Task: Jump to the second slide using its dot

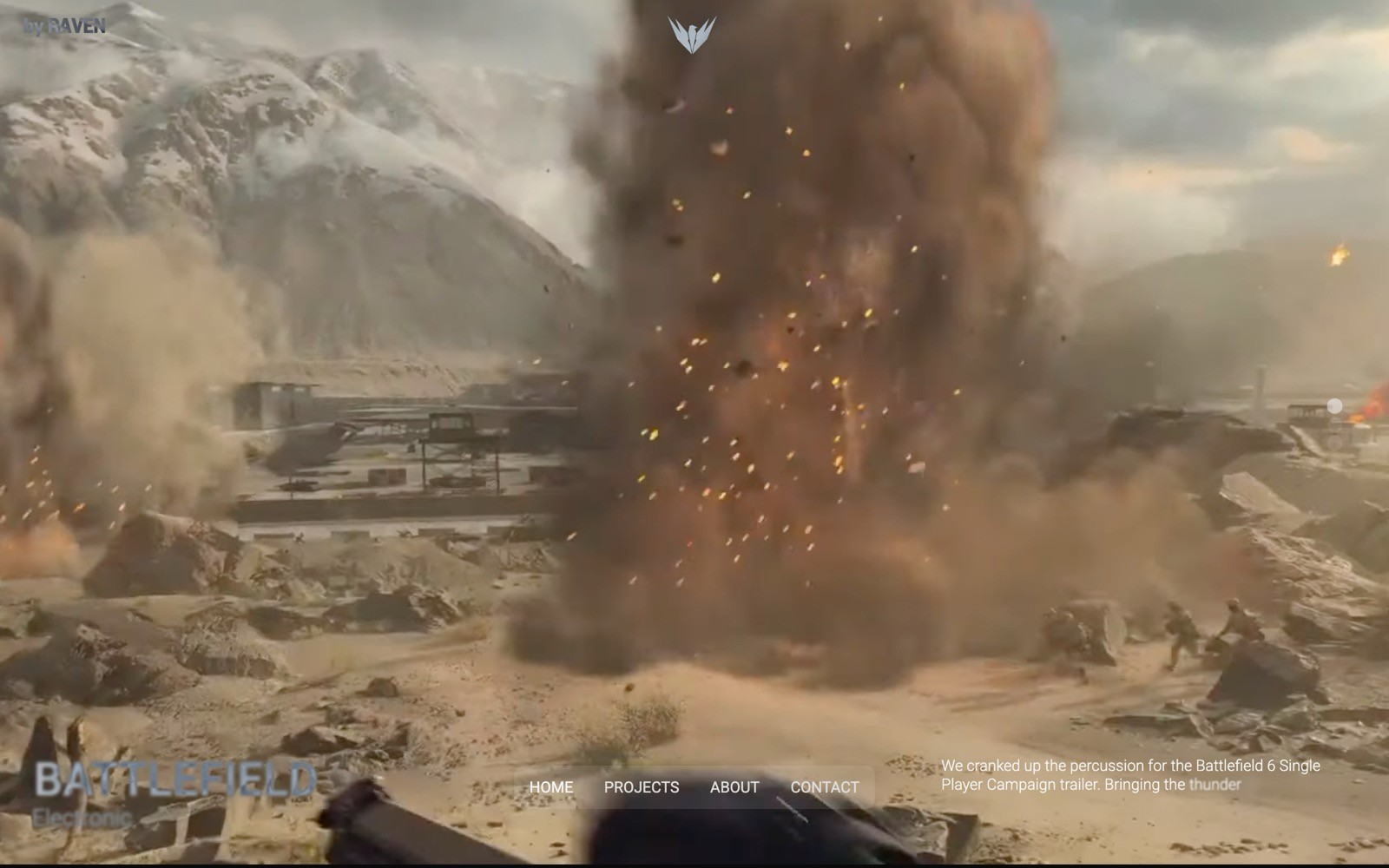Action: coord(1335,425)
